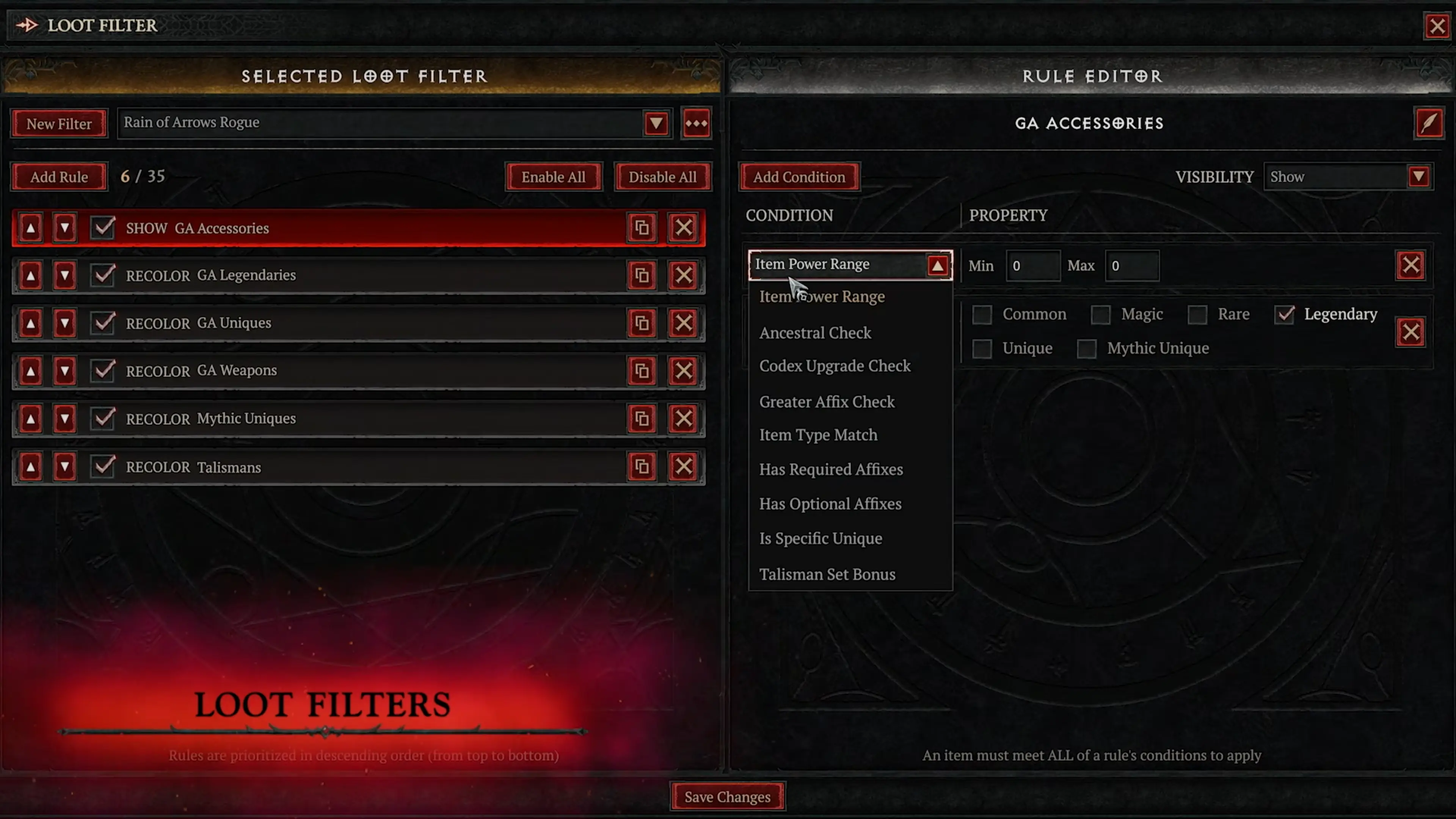Click the Max item power field
This screenshot has width=1456, height=819.
(1131, 266)
